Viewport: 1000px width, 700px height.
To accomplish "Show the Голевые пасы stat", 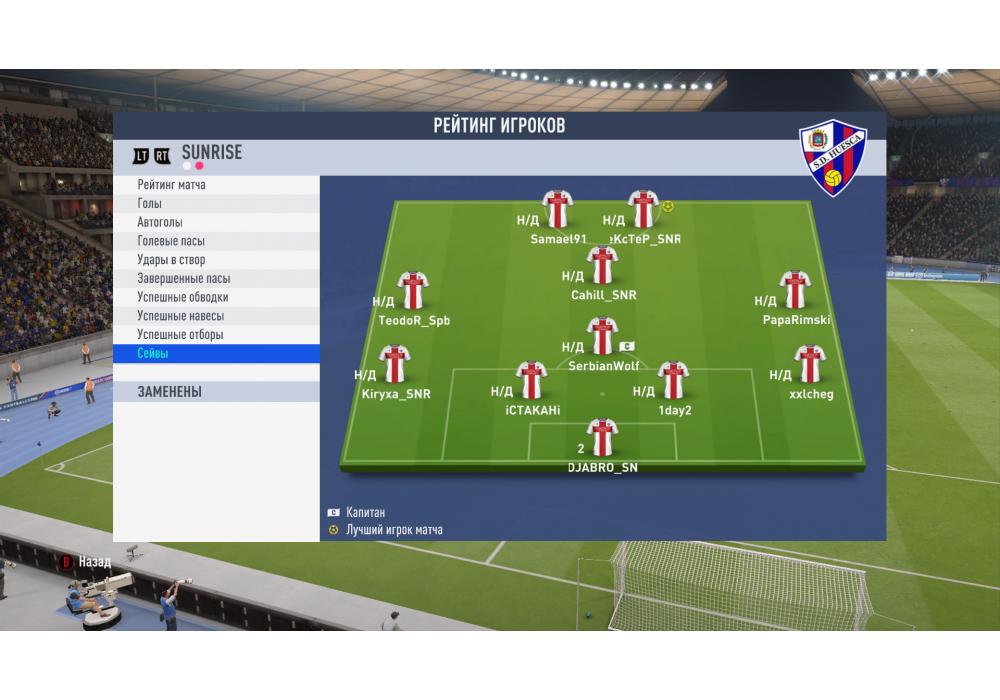I will coord(215,241).
